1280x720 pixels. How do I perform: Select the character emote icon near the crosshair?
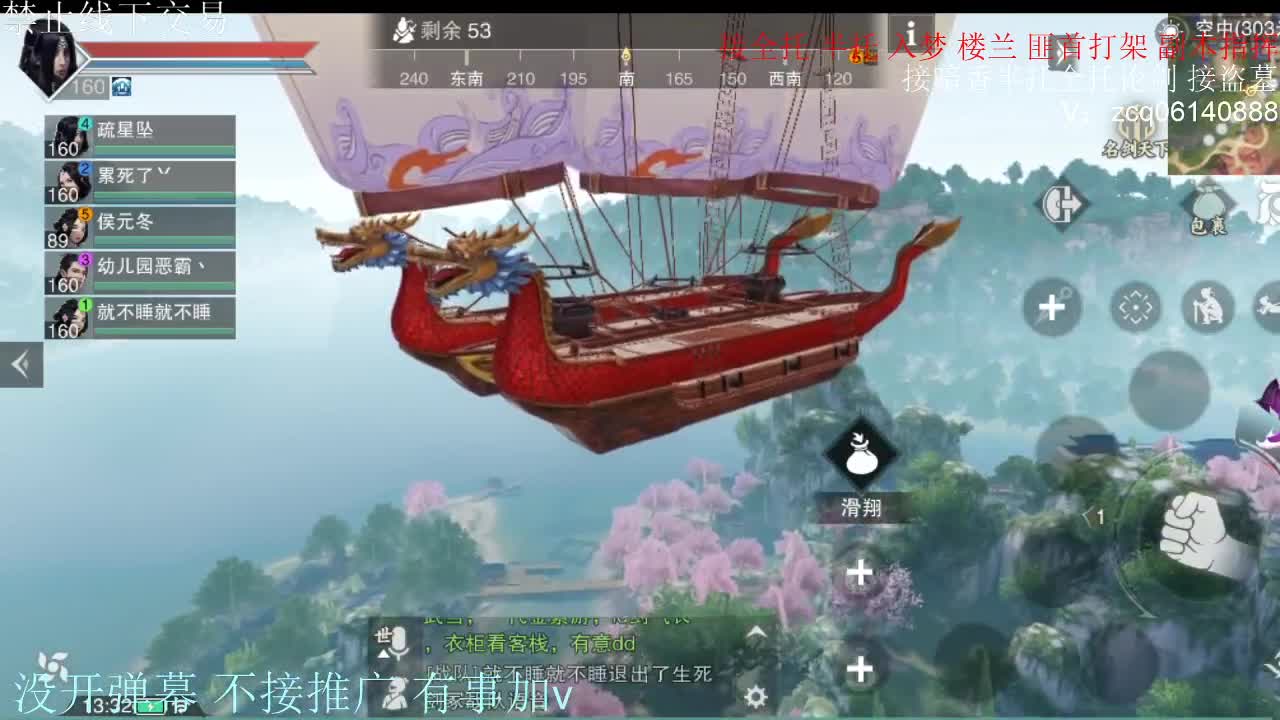click(1207, 306)
